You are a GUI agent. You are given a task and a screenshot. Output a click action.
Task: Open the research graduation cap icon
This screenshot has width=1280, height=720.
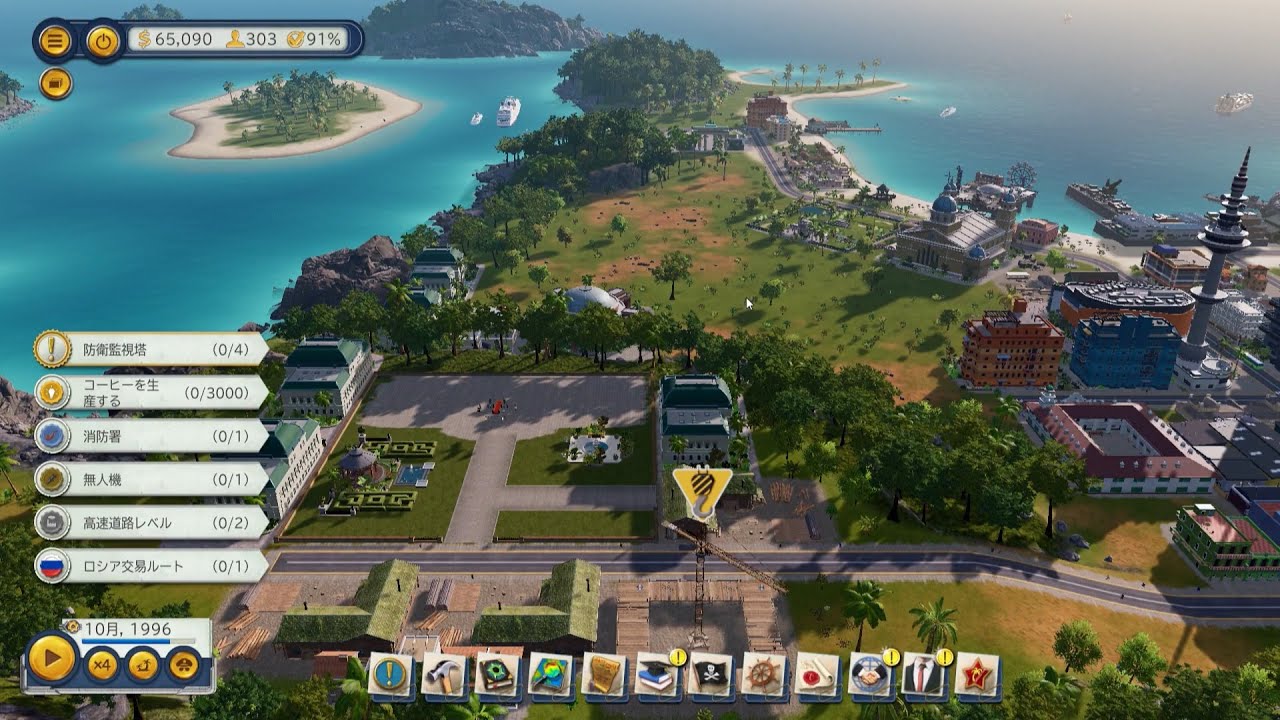tap(657, 675)
